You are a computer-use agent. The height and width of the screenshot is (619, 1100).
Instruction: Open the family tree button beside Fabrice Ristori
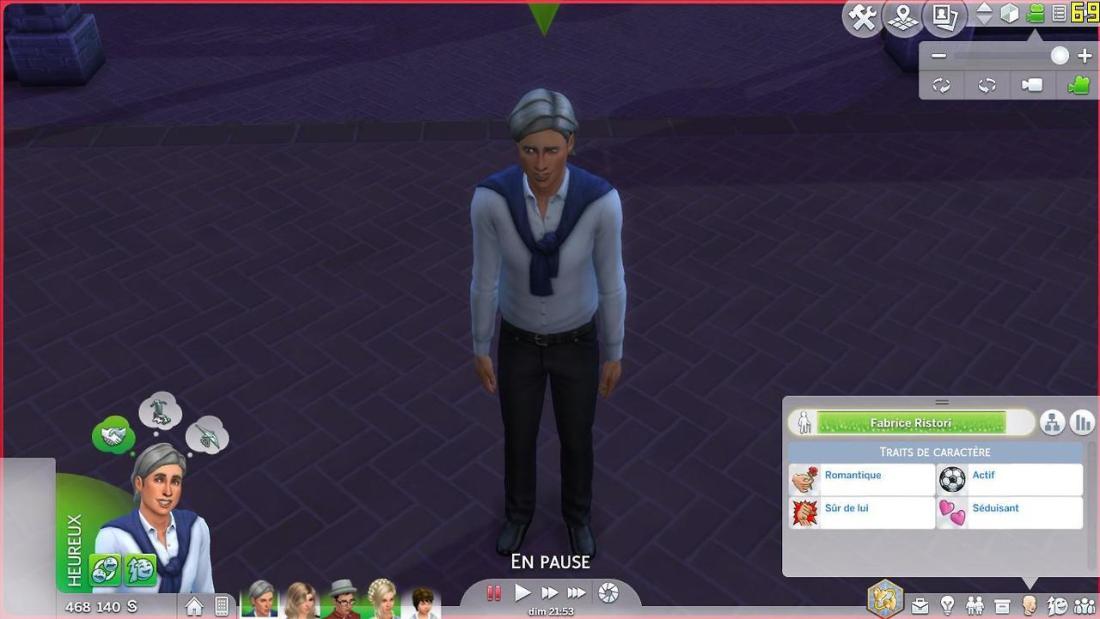1051,423
